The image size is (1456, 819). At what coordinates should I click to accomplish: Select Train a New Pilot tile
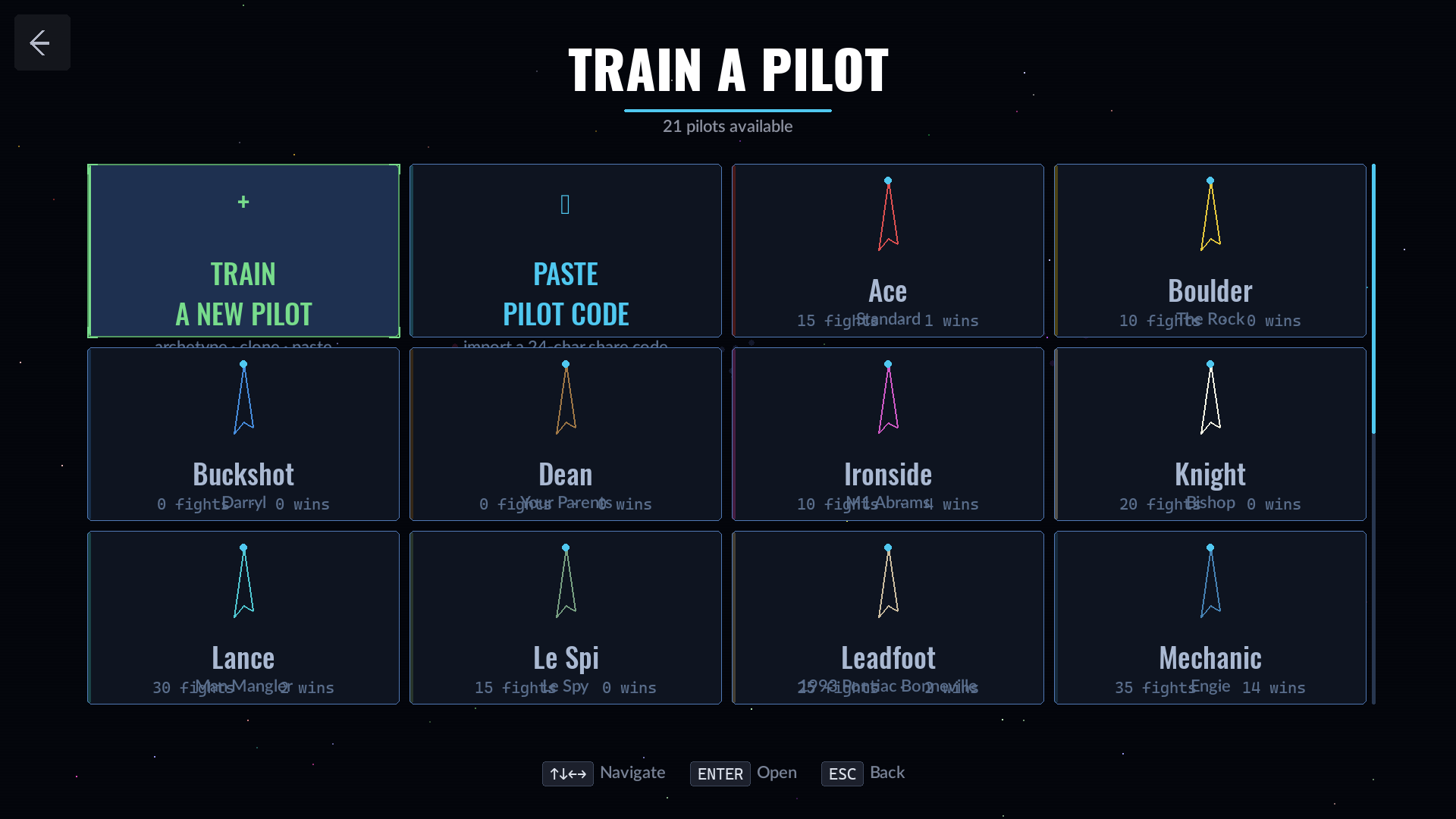click(243, 251)
